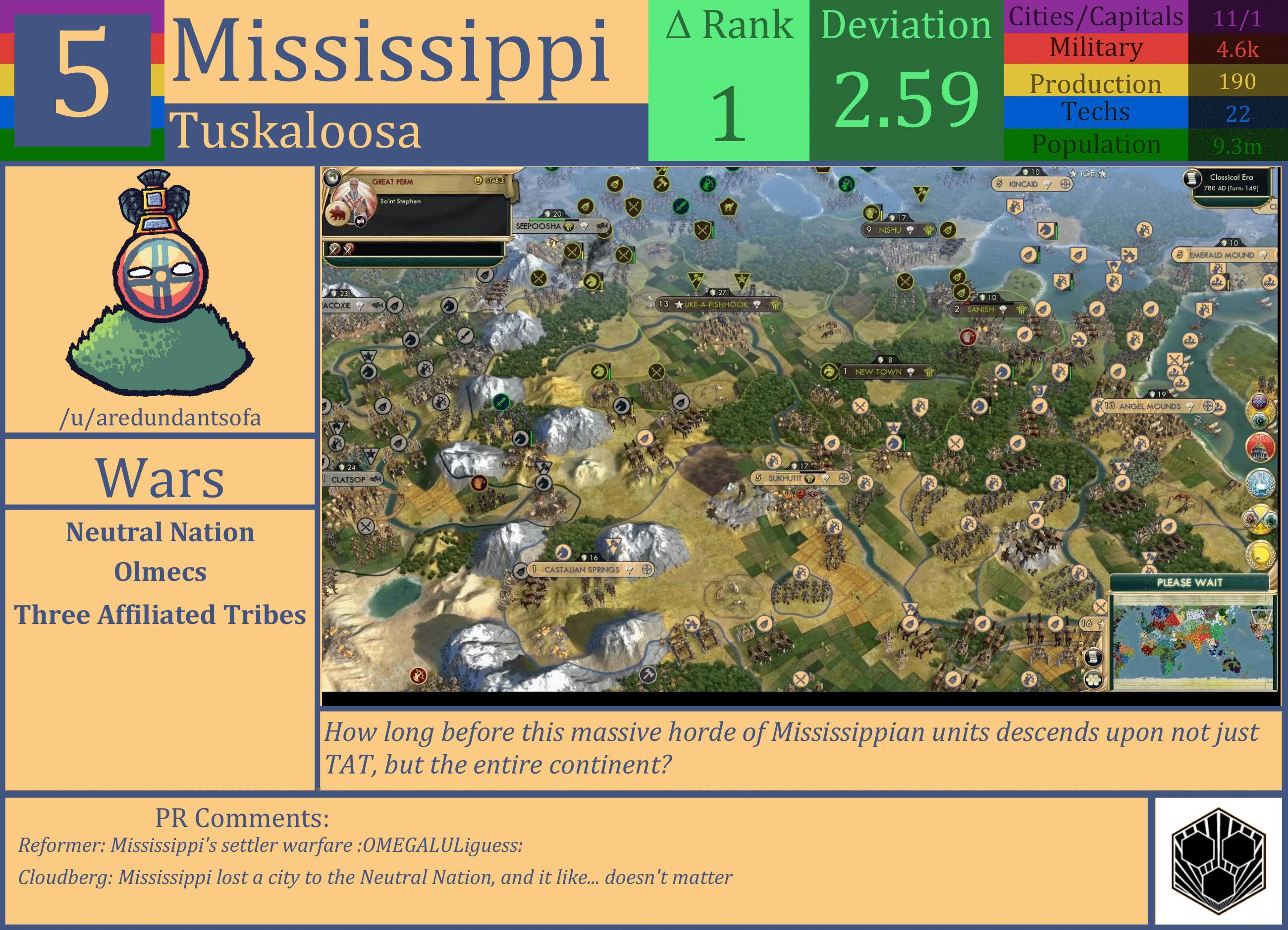The image size is (1288, 930).
Task: Expand the Angel Mounds city banner
Action: tap(1209, 406)
